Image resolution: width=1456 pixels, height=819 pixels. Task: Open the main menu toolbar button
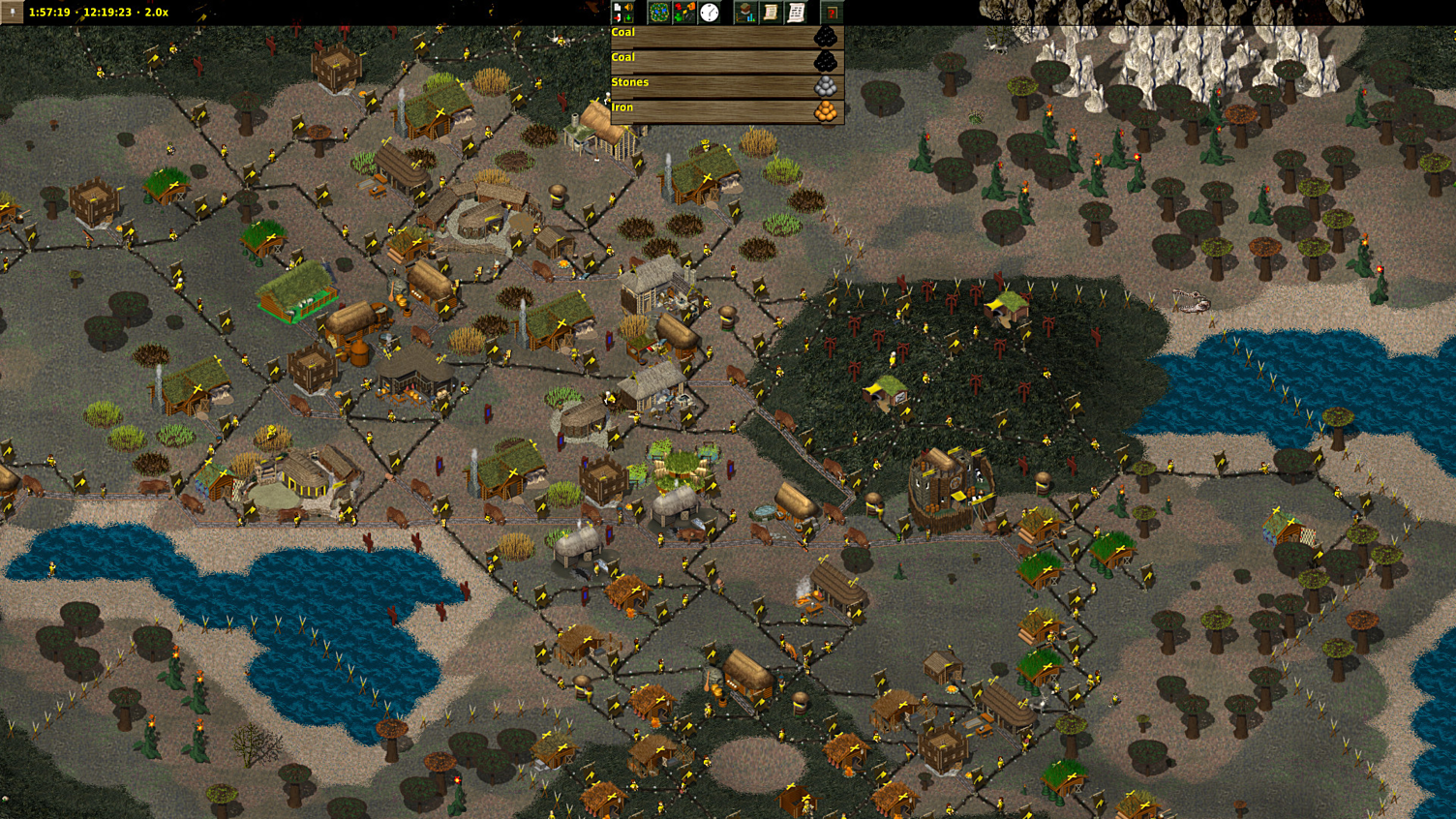point(622,13)
